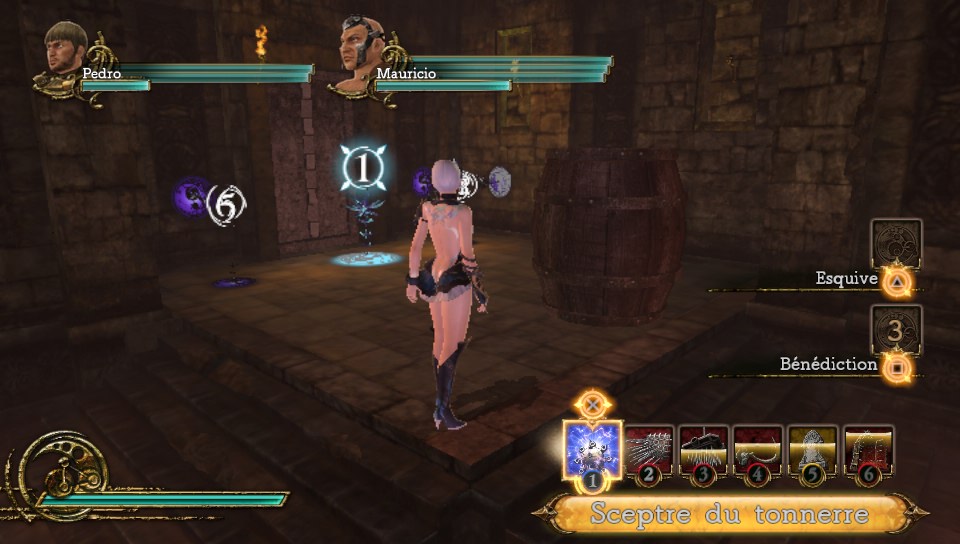Image resolution: width=960 pixels, height=544 pixels.
Task: Pick trap slot 4 with the swinging blade
Action: pyautogui.click(x=758, y=450)
